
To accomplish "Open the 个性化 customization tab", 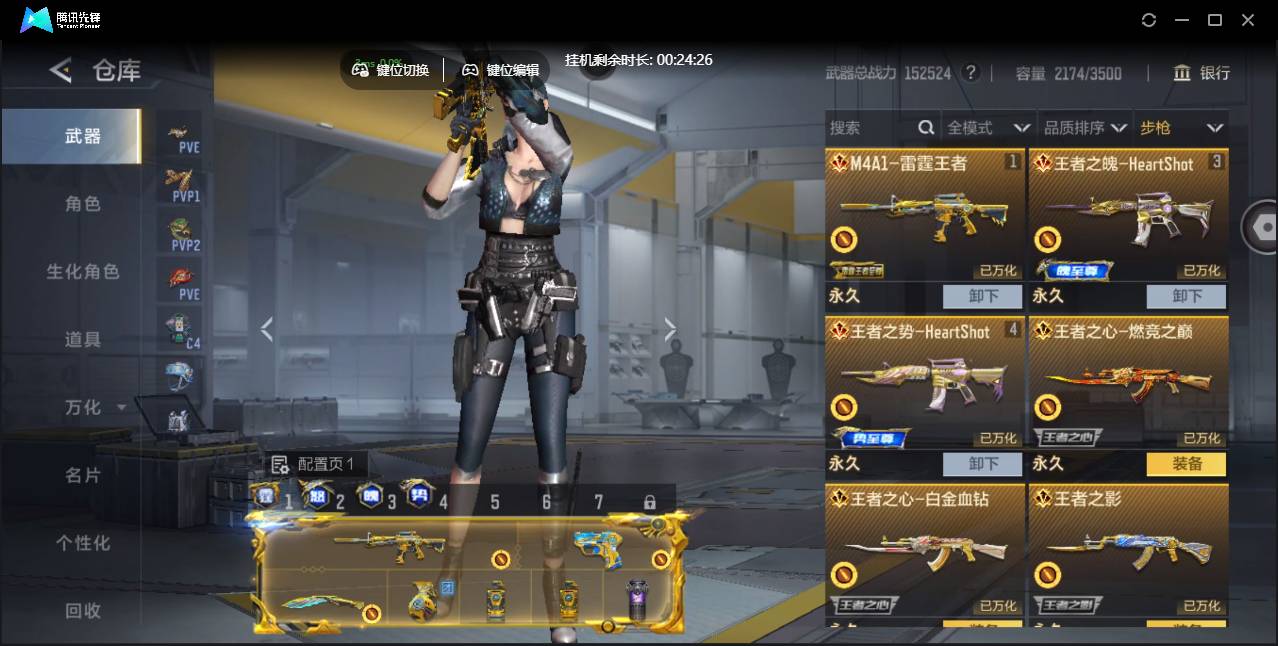I will point(82,544).
